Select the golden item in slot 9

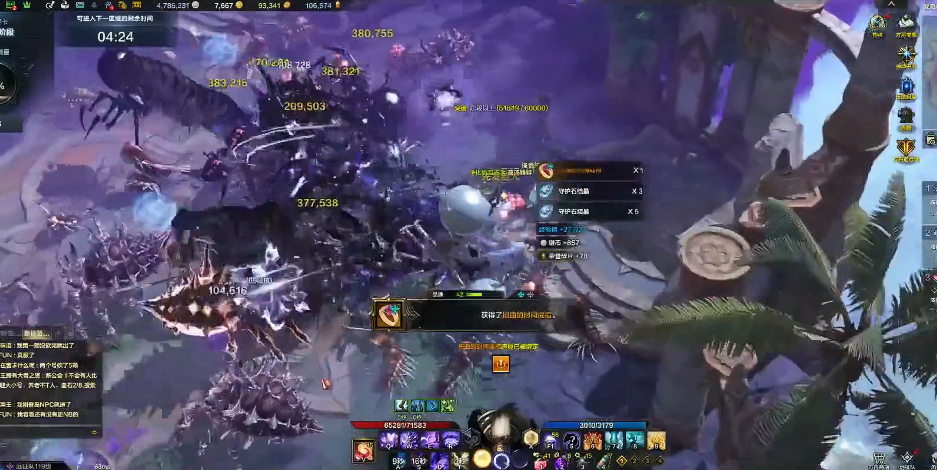click(656, 441)
